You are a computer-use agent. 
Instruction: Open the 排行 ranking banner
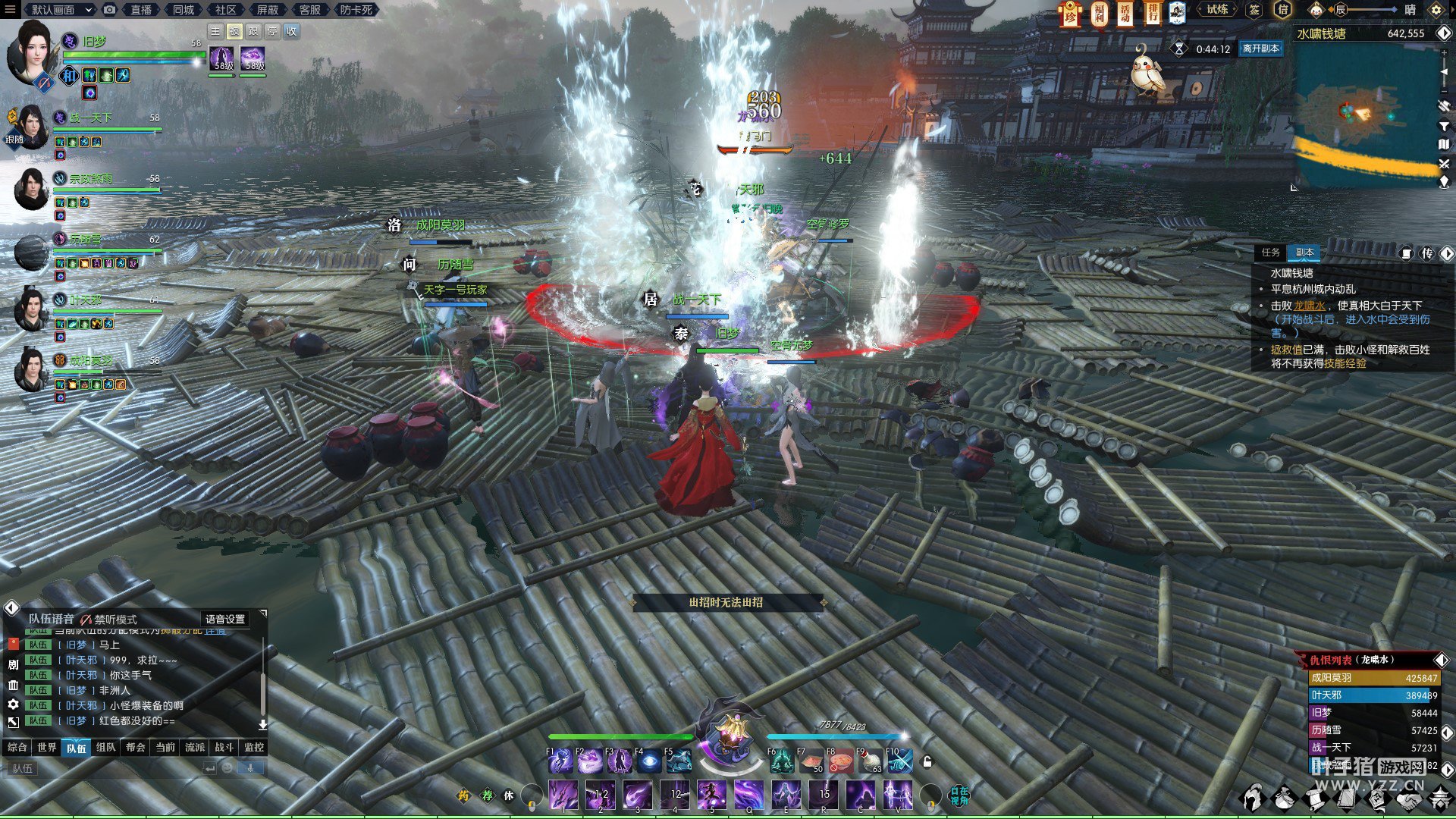coord(1153,13)
